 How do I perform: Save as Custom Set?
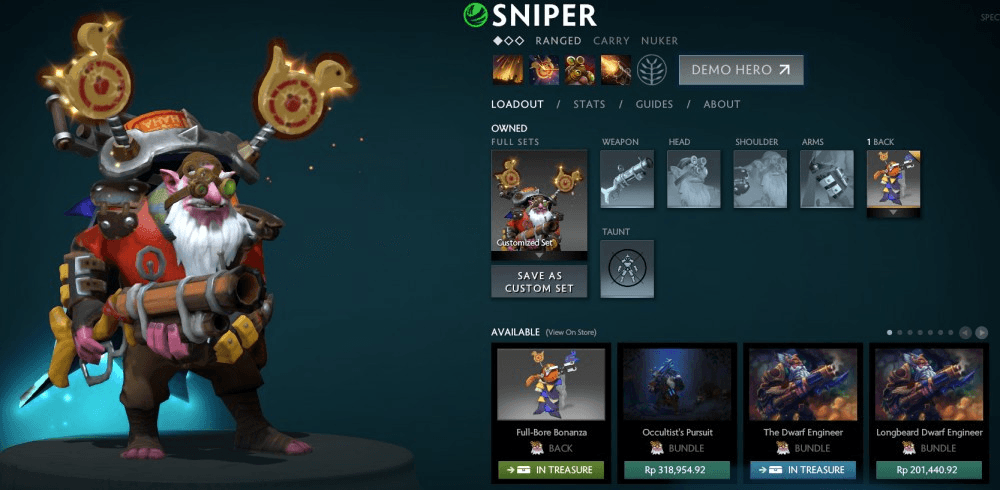[x=539, y=282]
